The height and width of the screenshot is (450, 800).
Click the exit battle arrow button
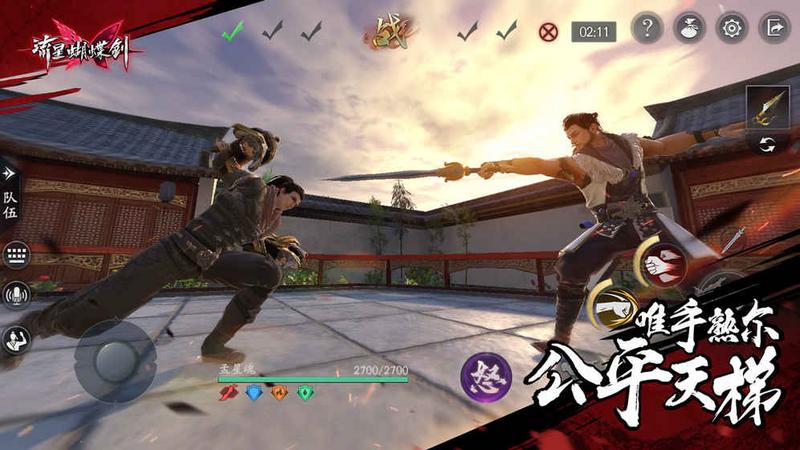tap(774, 28)
